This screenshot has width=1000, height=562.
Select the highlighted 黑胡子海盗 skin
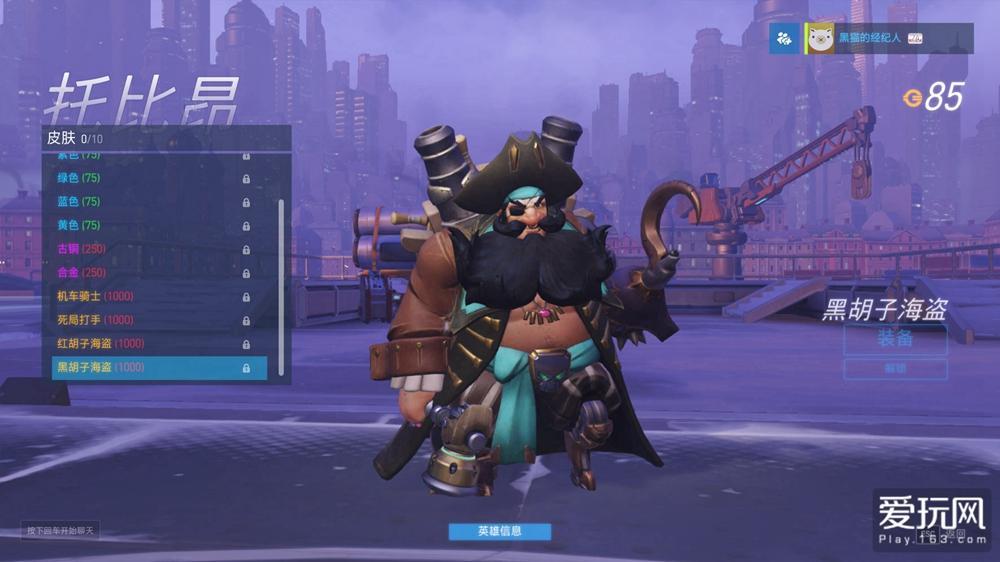[x=158, y=367]
